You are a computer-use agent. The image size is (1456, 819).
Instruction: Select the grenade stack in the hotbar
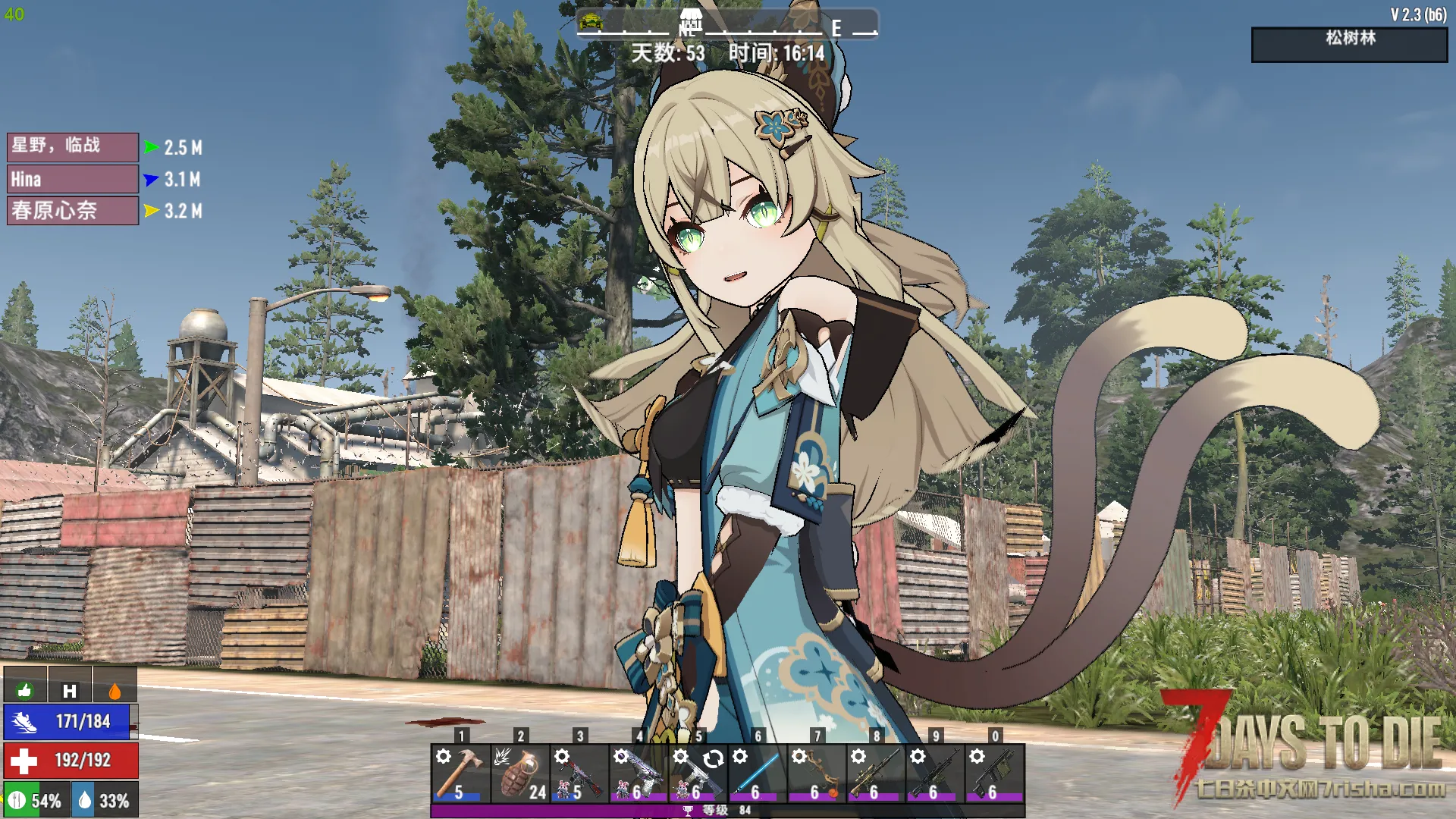click(x=519, y=773)
